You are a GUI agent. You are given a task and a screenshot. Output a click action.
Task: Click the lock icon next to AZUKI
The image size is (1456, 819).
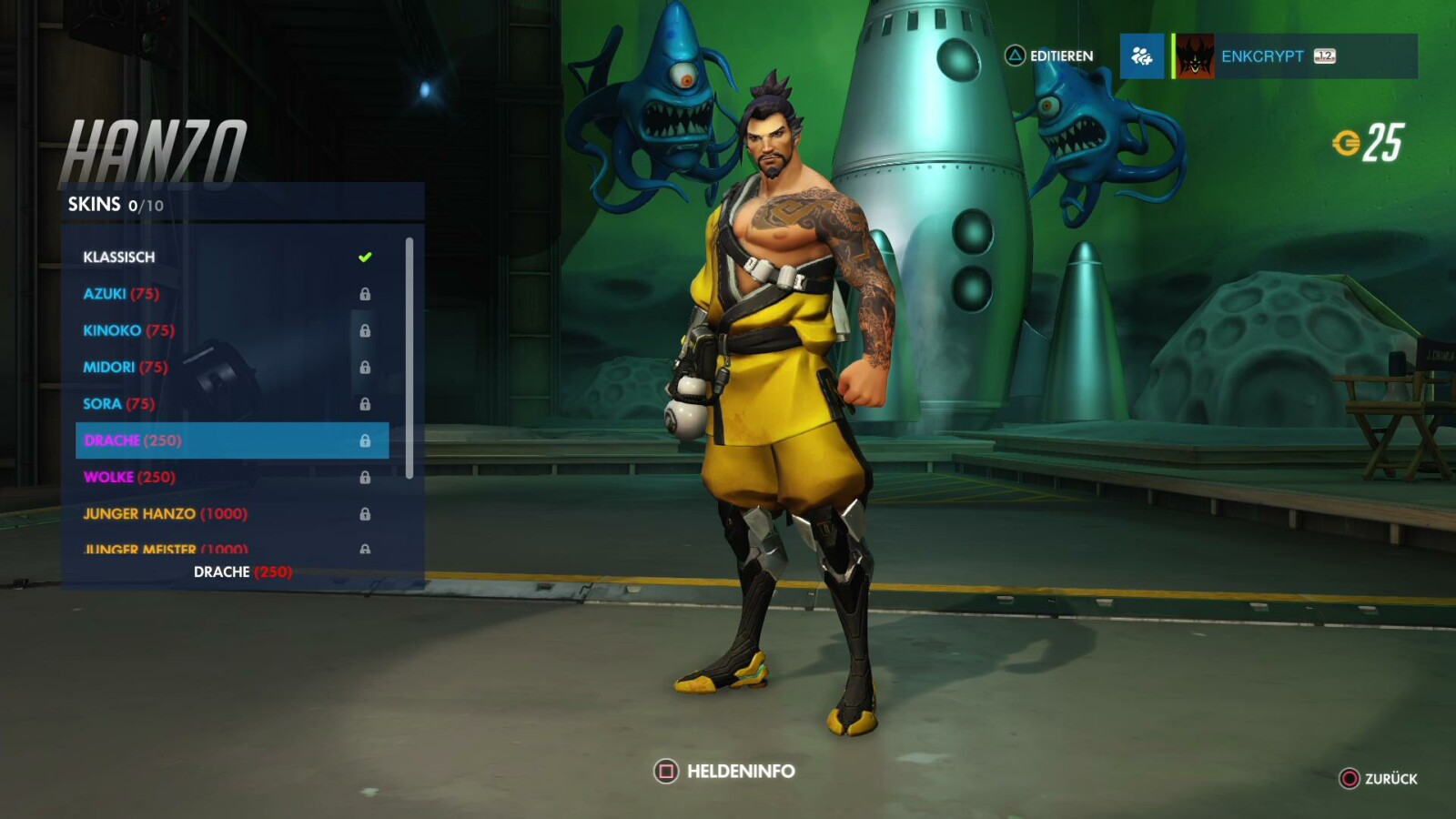point(367,293)
